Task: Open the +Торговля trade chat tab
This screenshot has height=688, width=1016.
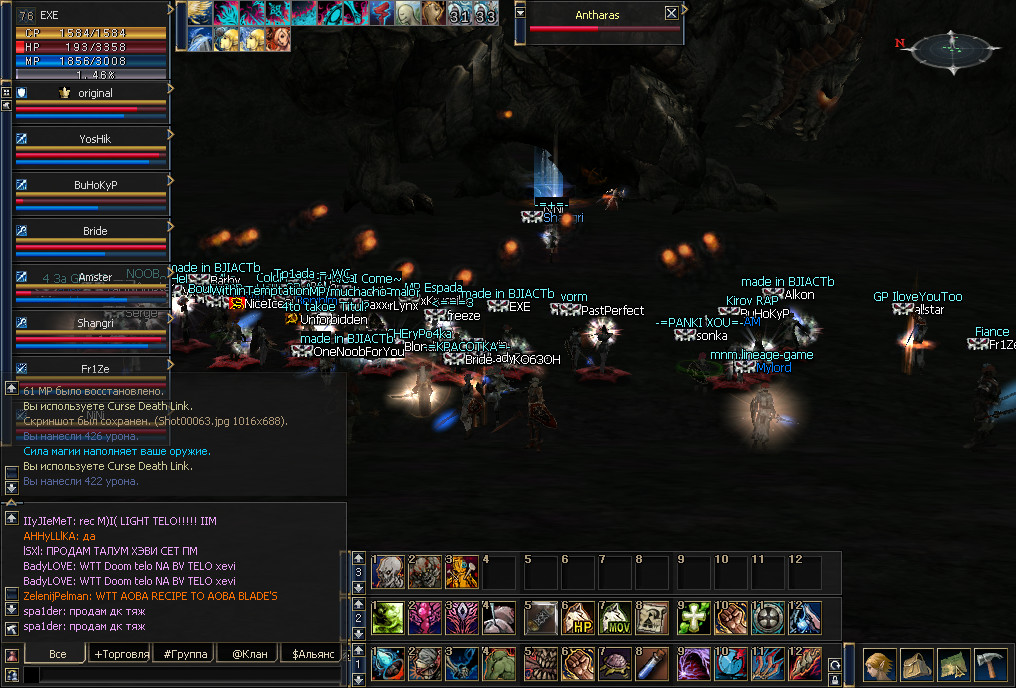Action: pyautogui.click(x=120, y=654)
